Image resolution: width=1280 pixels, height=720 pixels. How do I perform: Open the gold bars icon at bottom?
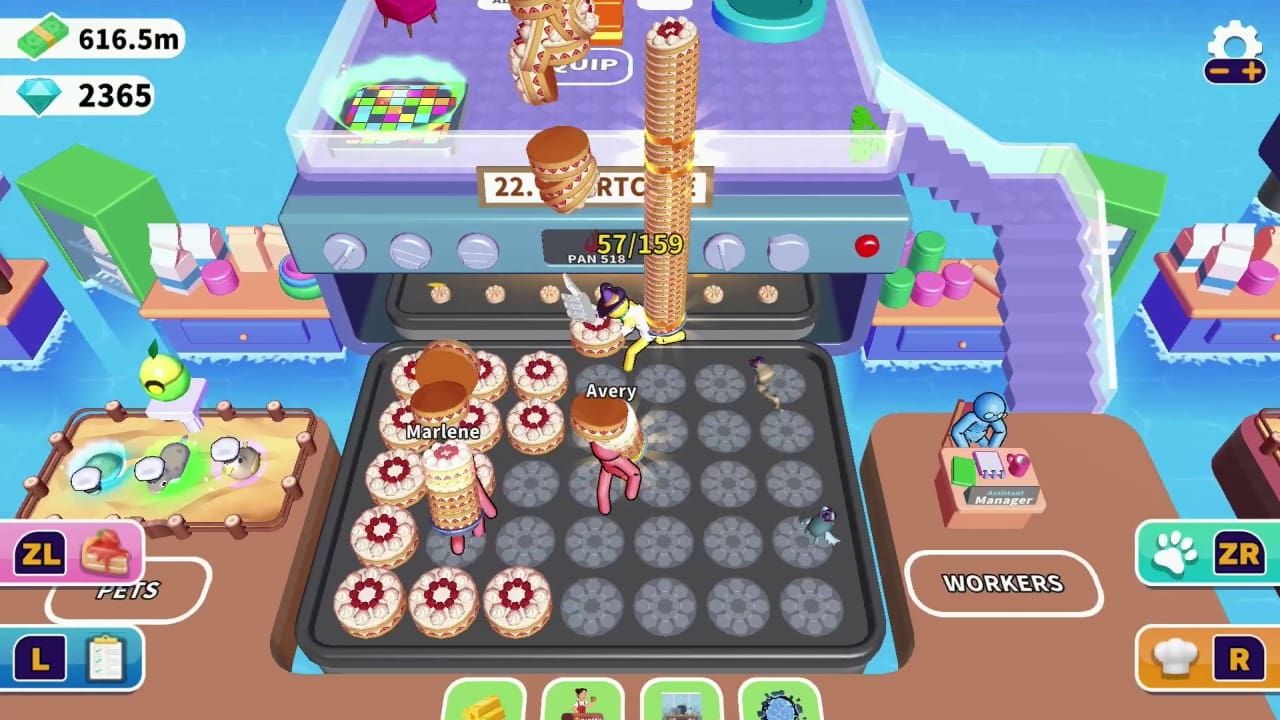485,710
